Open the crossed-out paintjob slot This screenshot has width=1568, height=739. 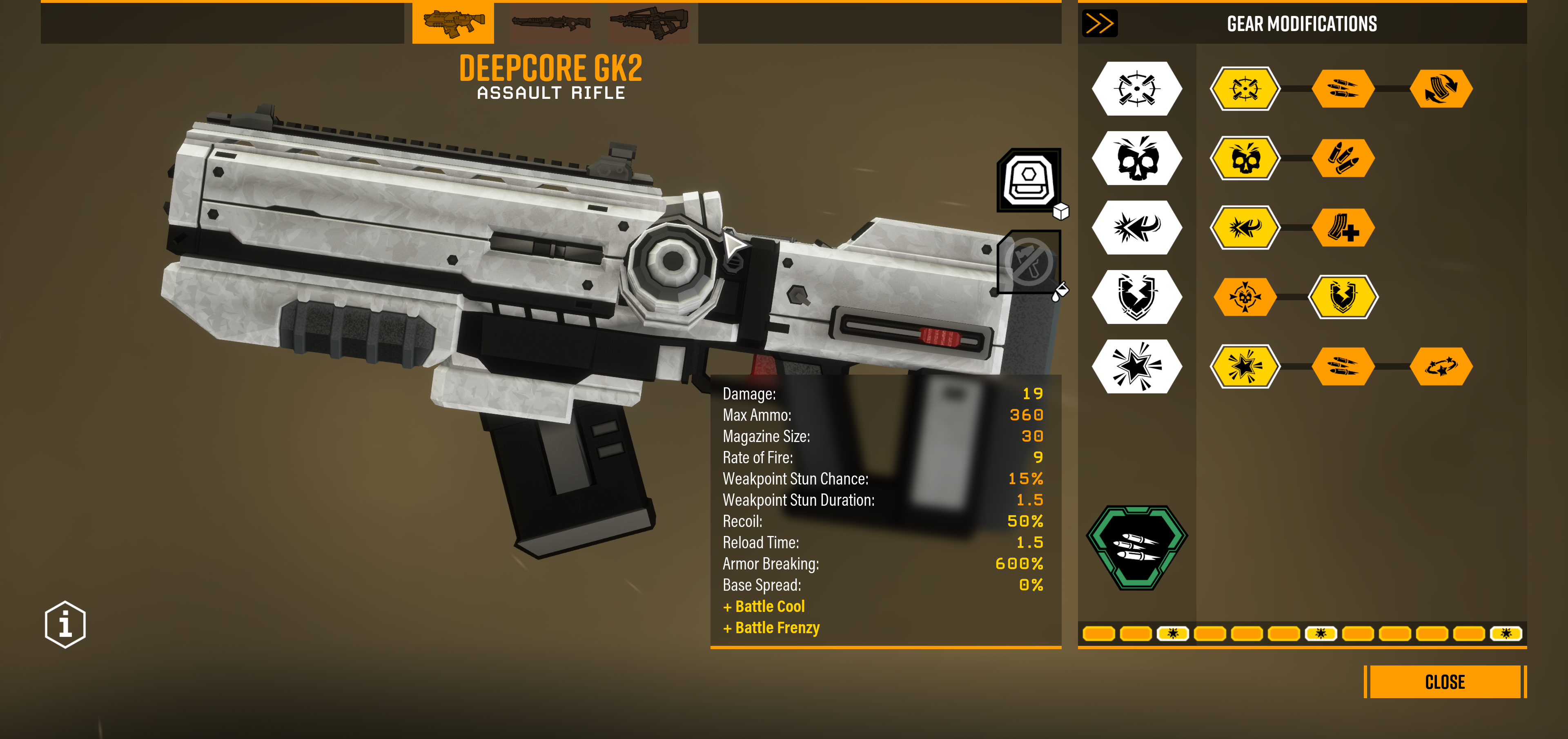(x=1029, y=262)
